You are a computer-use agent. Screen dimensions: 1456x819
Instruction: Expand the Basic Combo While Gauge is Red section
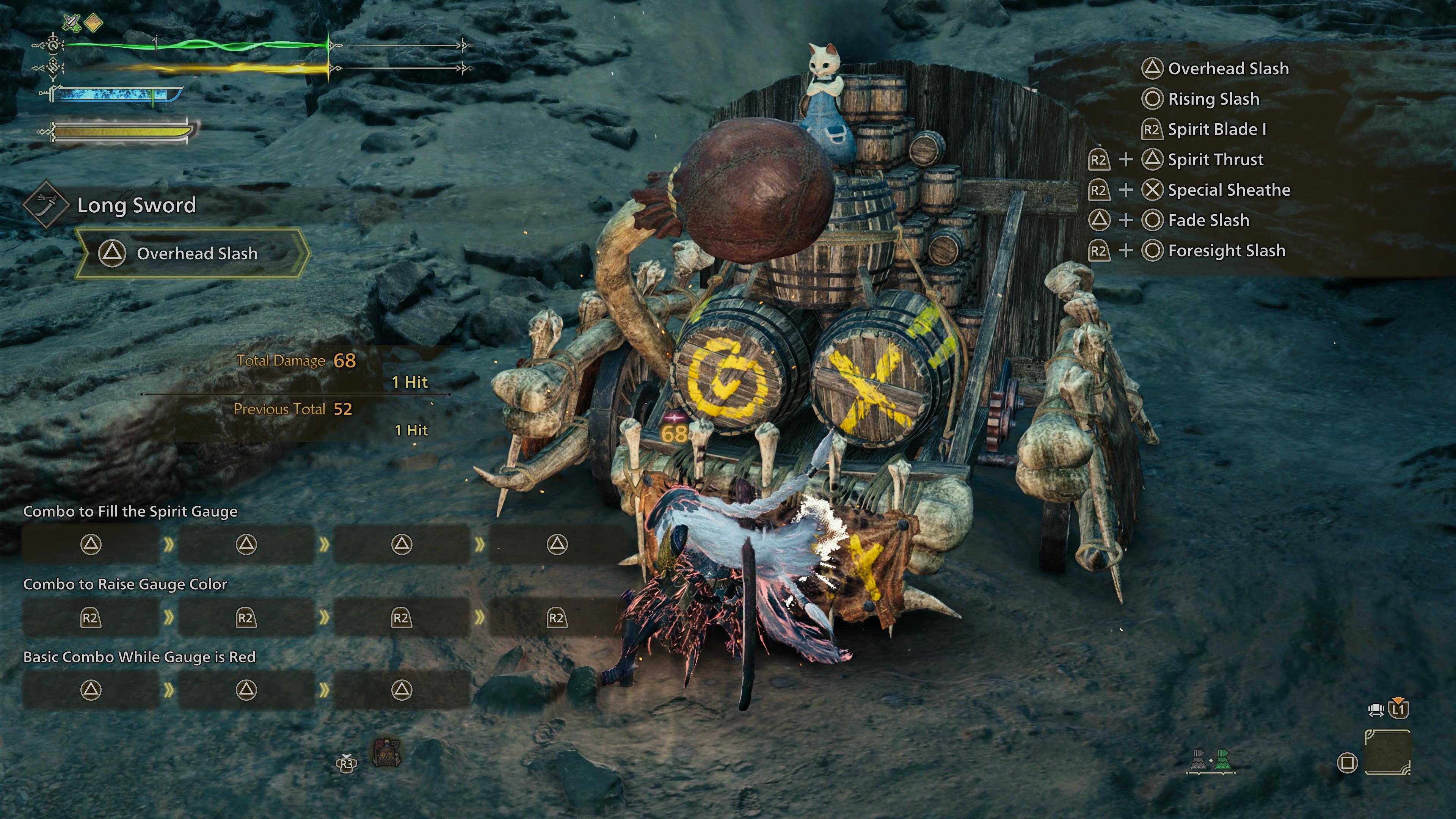tap(139, 657)
